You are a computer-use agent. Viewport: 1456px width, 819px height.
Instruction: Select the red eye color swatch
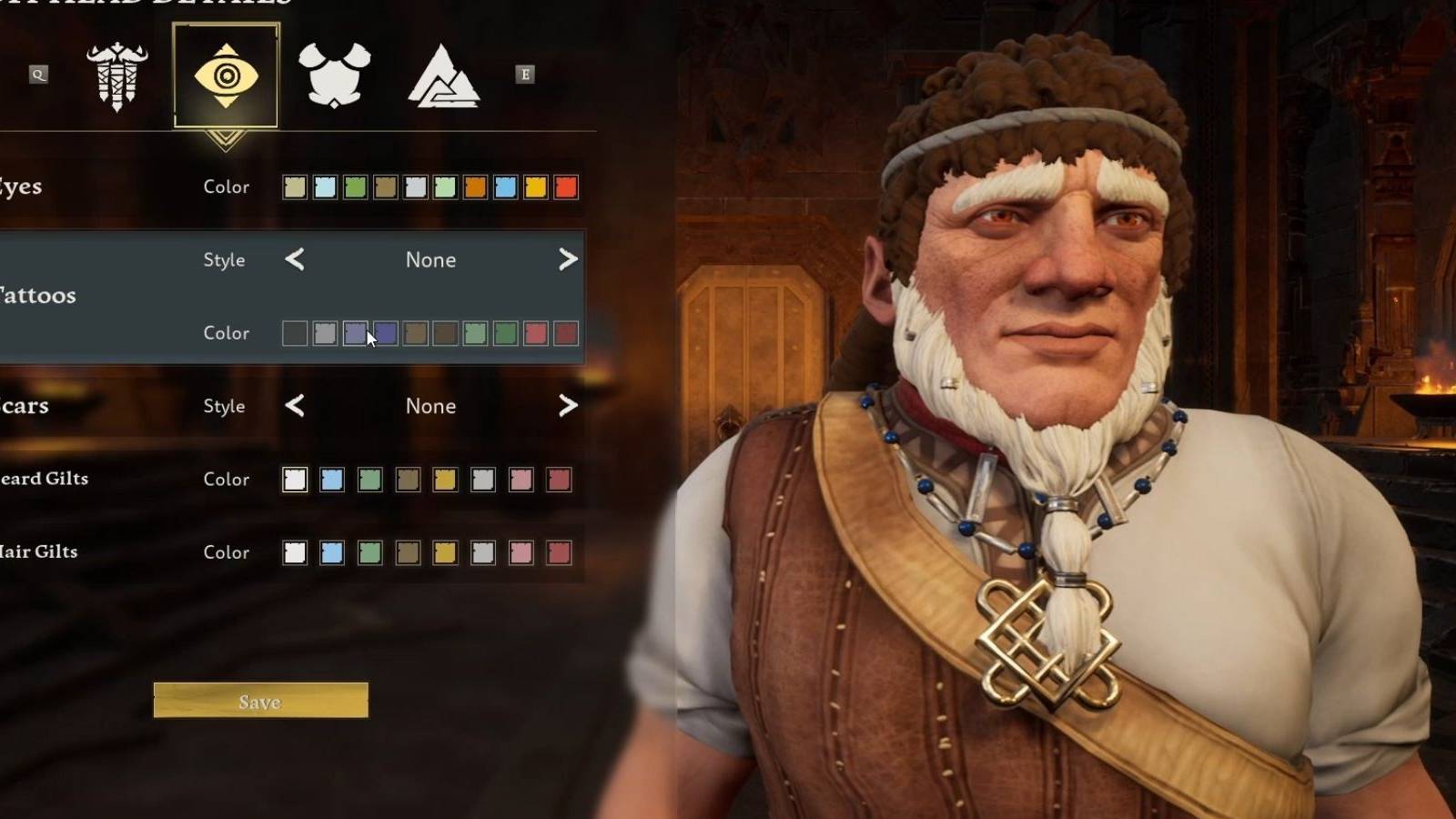pos(566,187)
